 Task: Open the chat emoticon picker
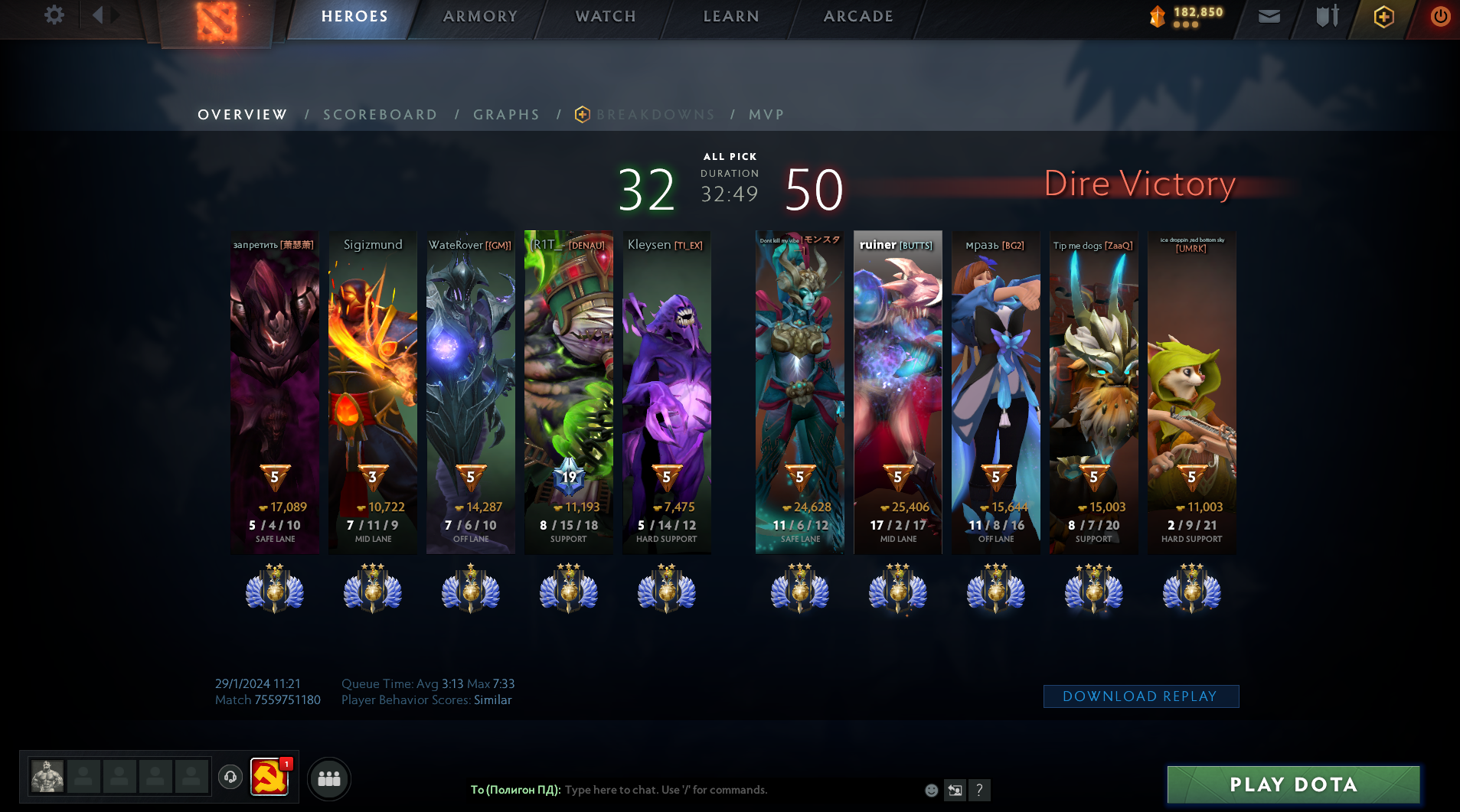click(x=931, y=790)
